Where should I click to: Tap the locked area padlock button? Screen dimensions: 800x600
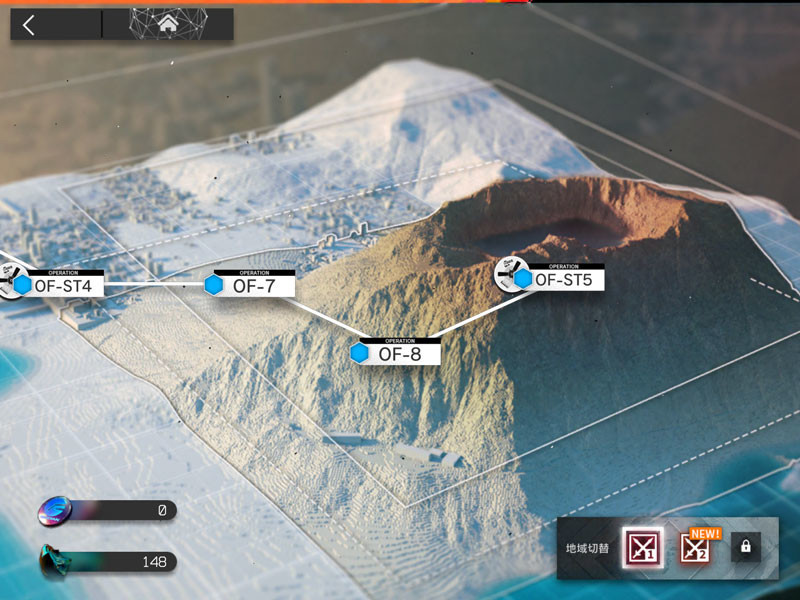click(744, 546)
